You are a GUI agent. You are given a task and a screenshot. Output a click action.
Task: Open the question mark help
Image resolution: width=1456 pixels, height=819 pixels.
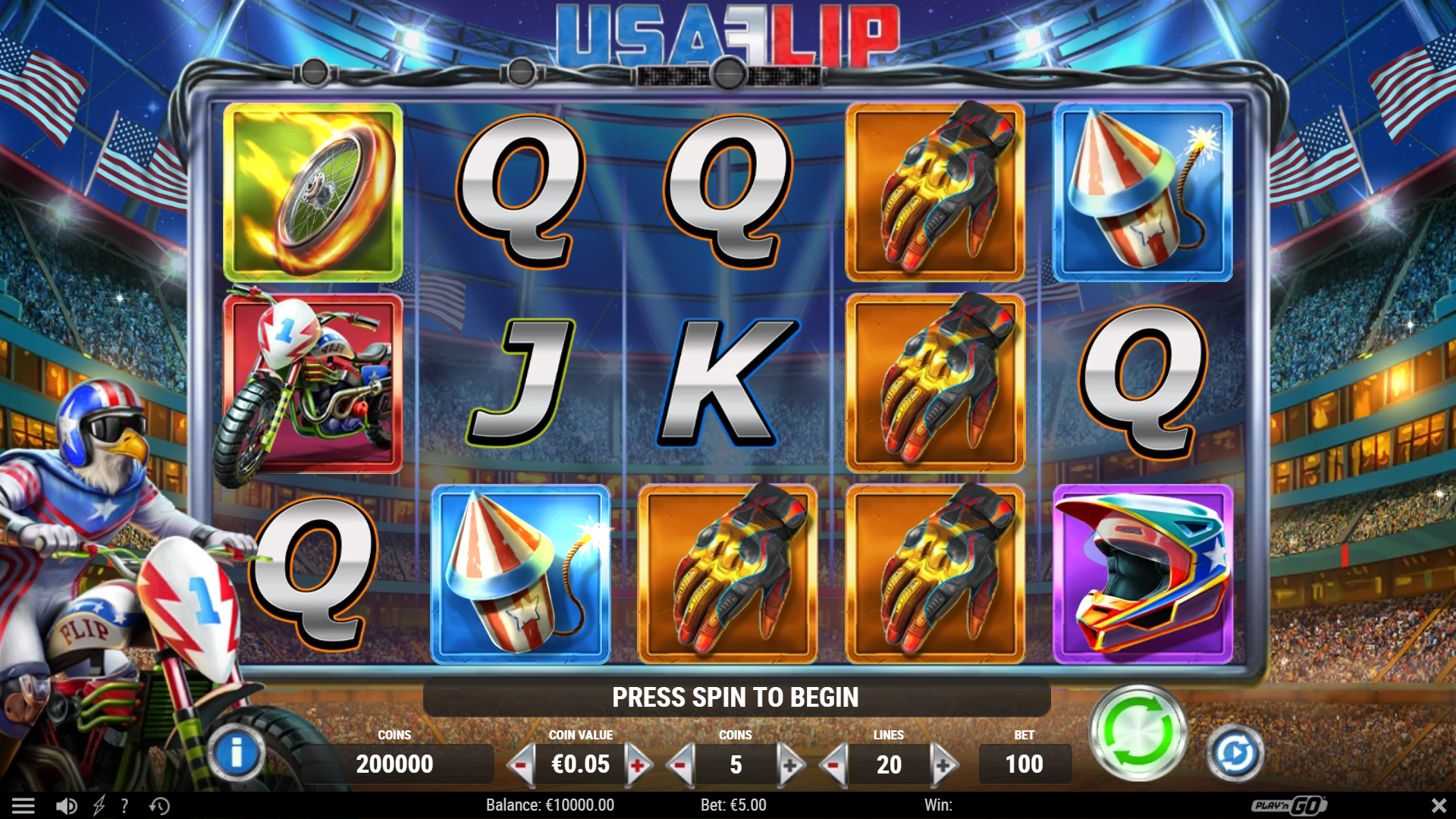pyautogui.click(x=124, y=805)
